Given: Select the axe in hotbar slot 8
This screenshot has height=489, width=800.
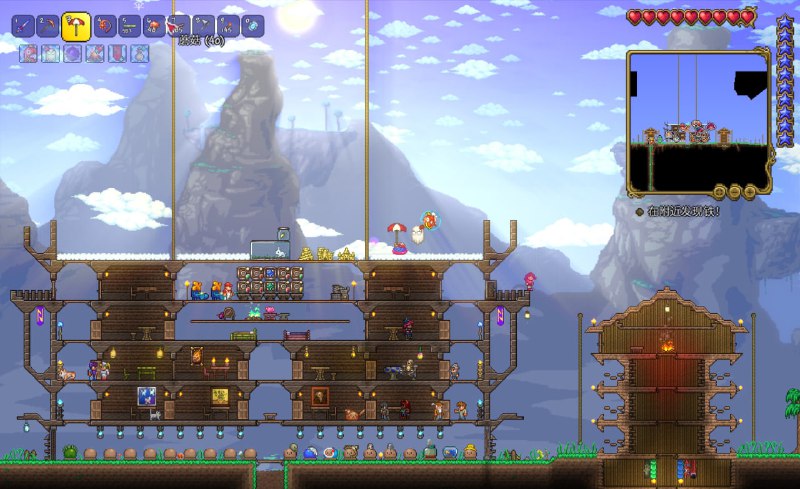Looking at the screenshot, I should 203,26.
